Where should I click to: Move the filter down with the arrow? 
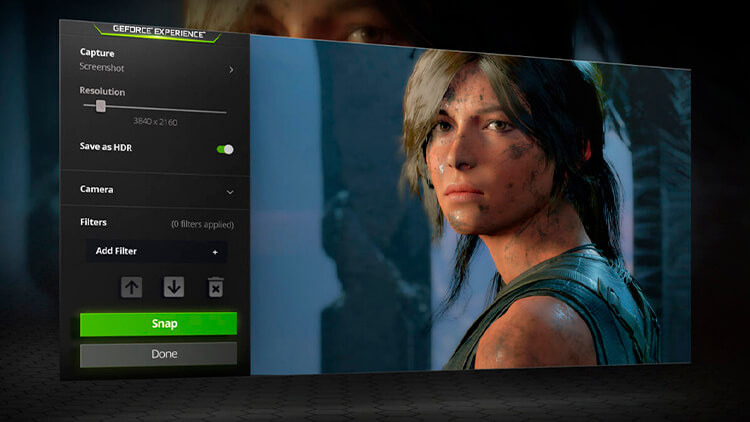click(x=174, y=287)
